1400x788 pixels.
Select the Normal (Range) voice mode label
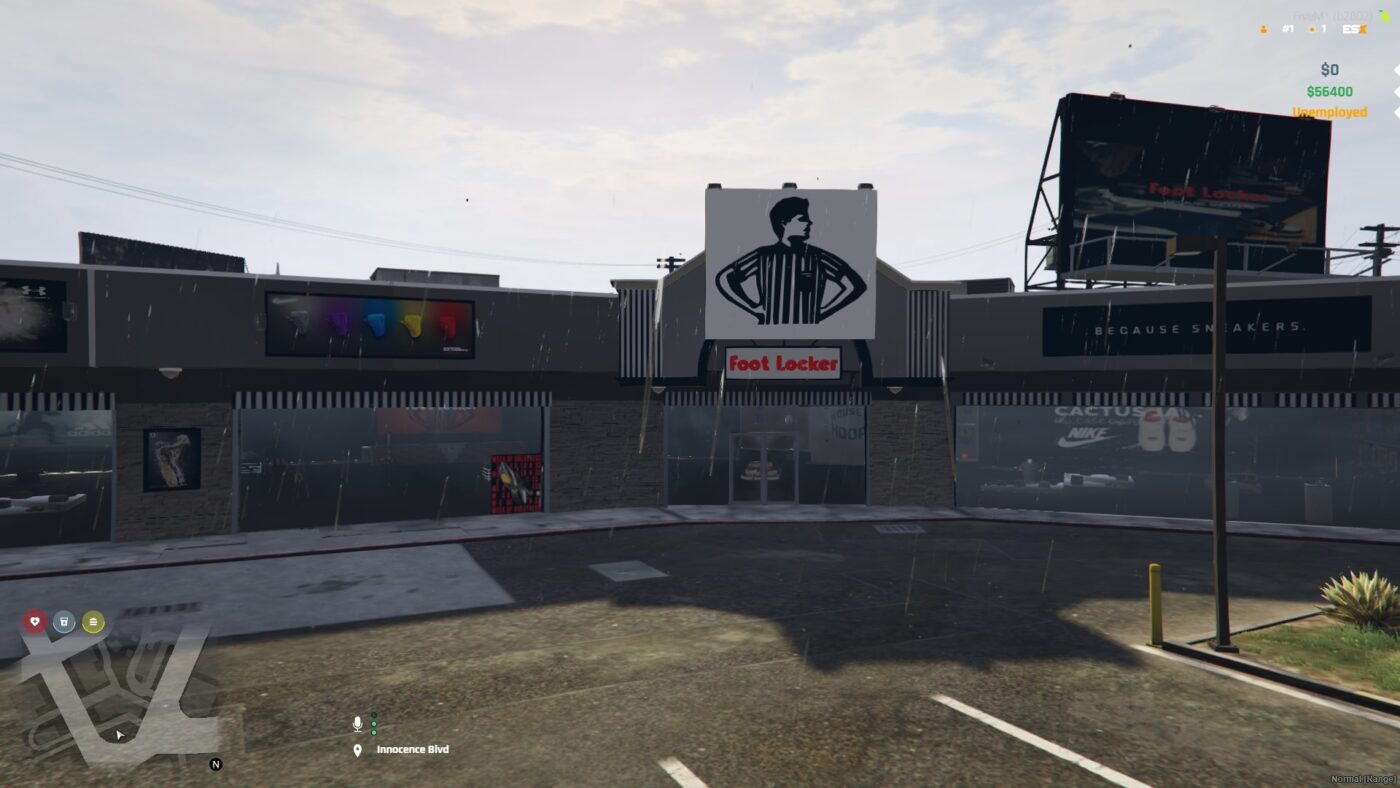point(1363,778)
